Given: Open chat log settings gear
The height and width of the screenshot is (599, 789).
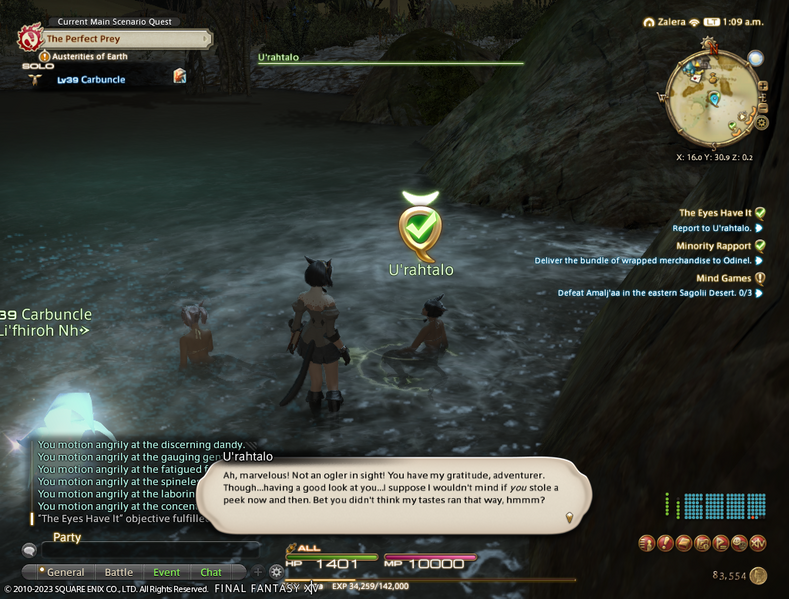Looking at the screenshot, I should pyautogui.click(x=276, y=572).
